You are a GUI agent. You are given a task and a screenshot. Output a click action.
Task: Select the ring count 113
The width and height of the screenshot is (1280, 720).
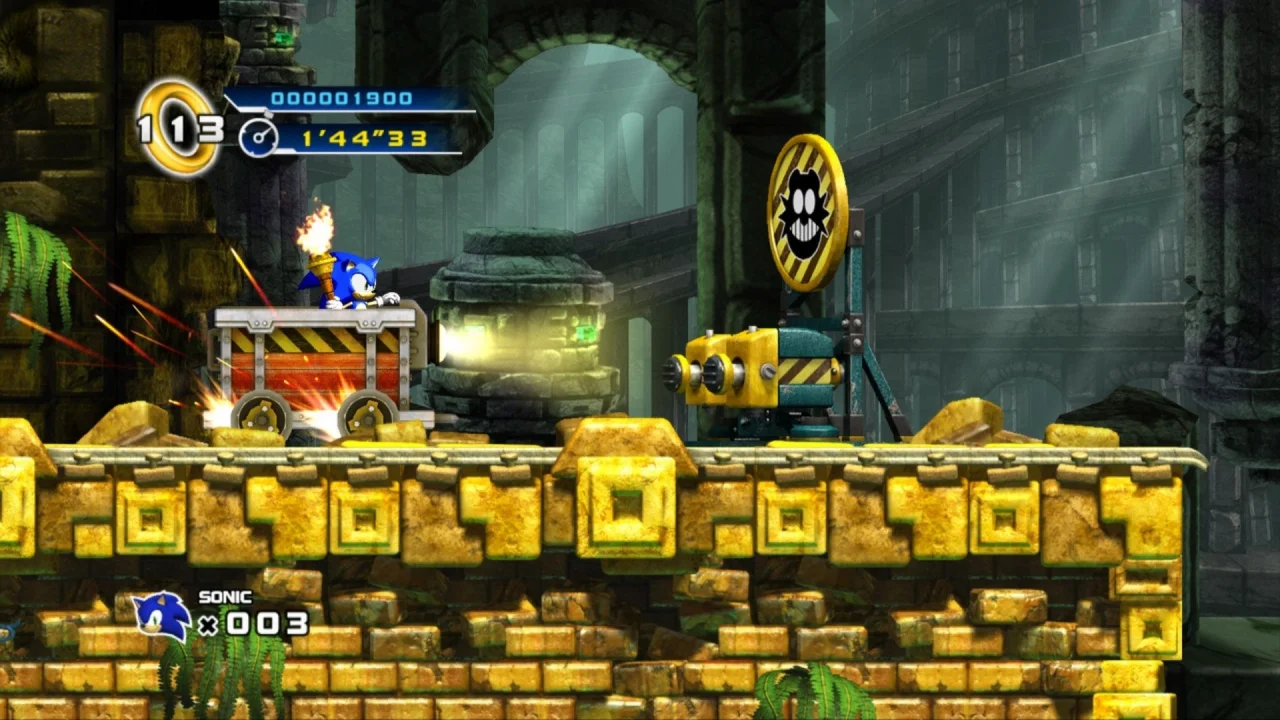tap(186, 128)
